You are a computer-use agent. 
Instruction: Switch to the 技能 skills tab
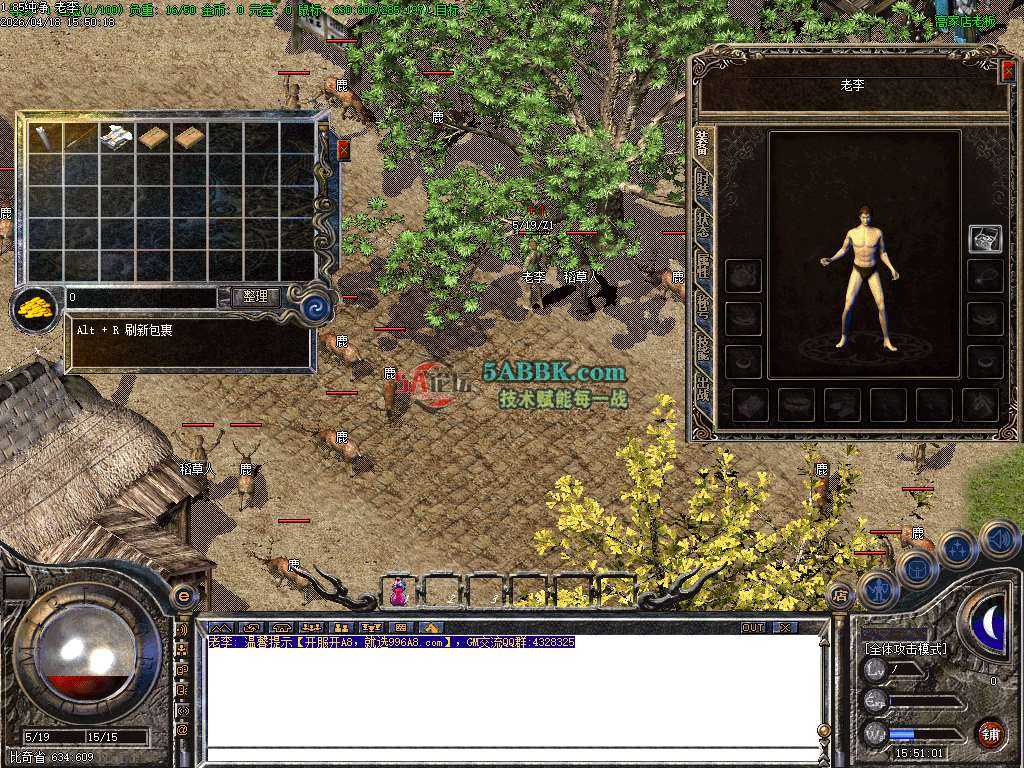pos(703,348)
